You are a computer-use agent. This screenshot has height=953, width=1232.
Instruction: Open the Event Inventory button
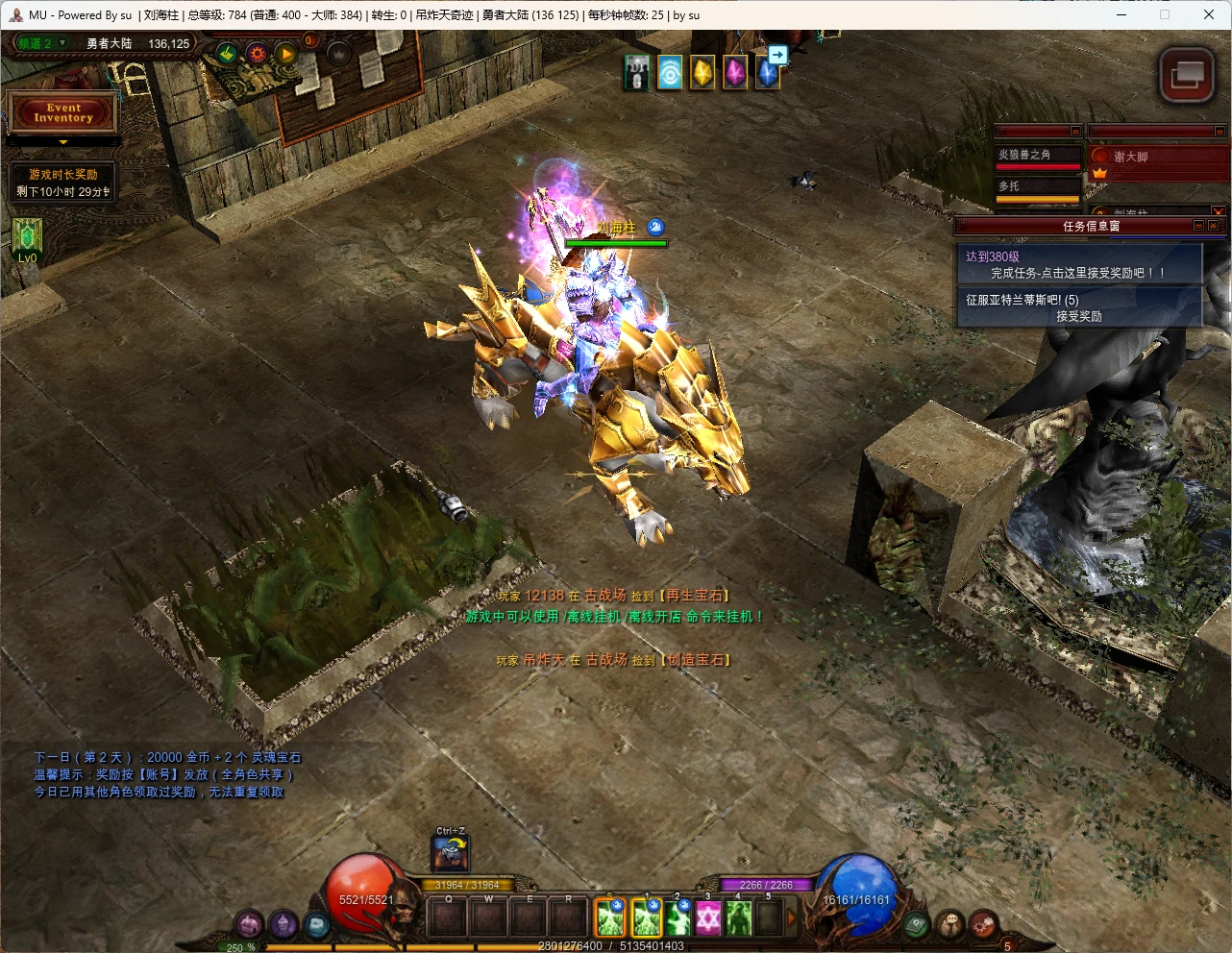(x=63, y=113)
